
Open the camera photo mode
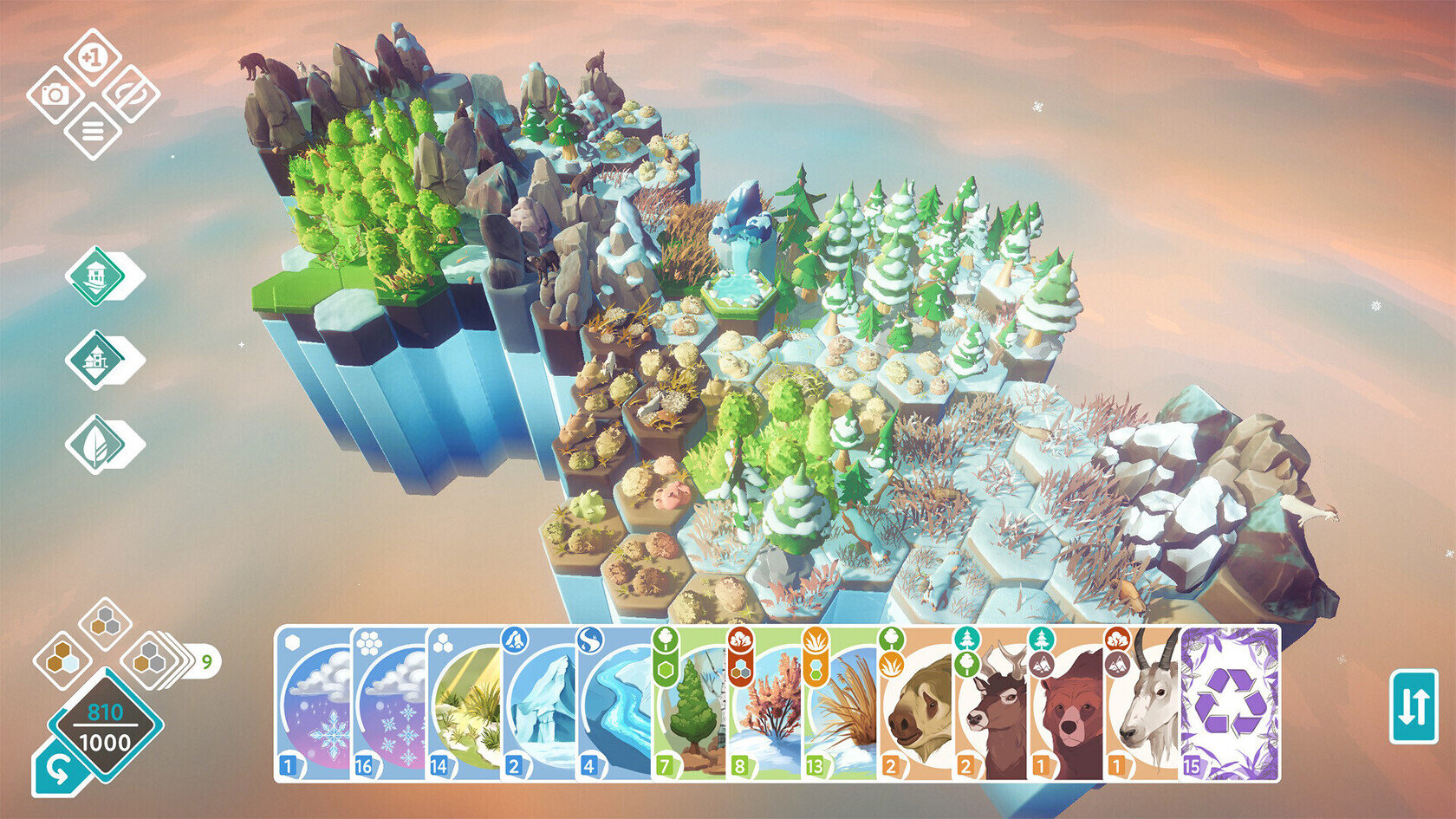tap(54, 94)
